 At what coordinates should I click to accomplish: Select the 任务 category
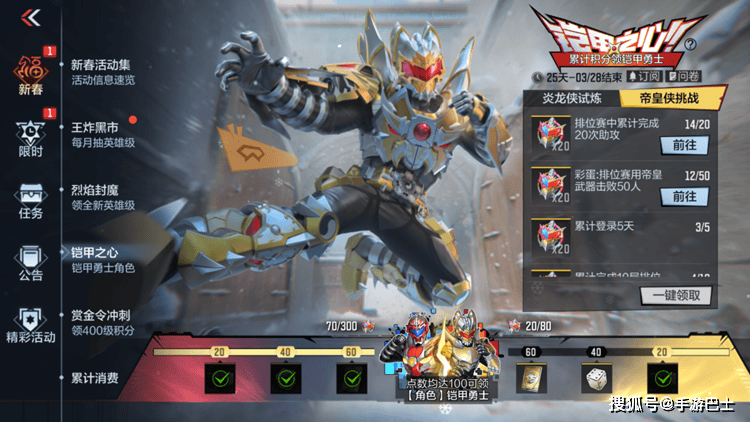coord(31,199)
